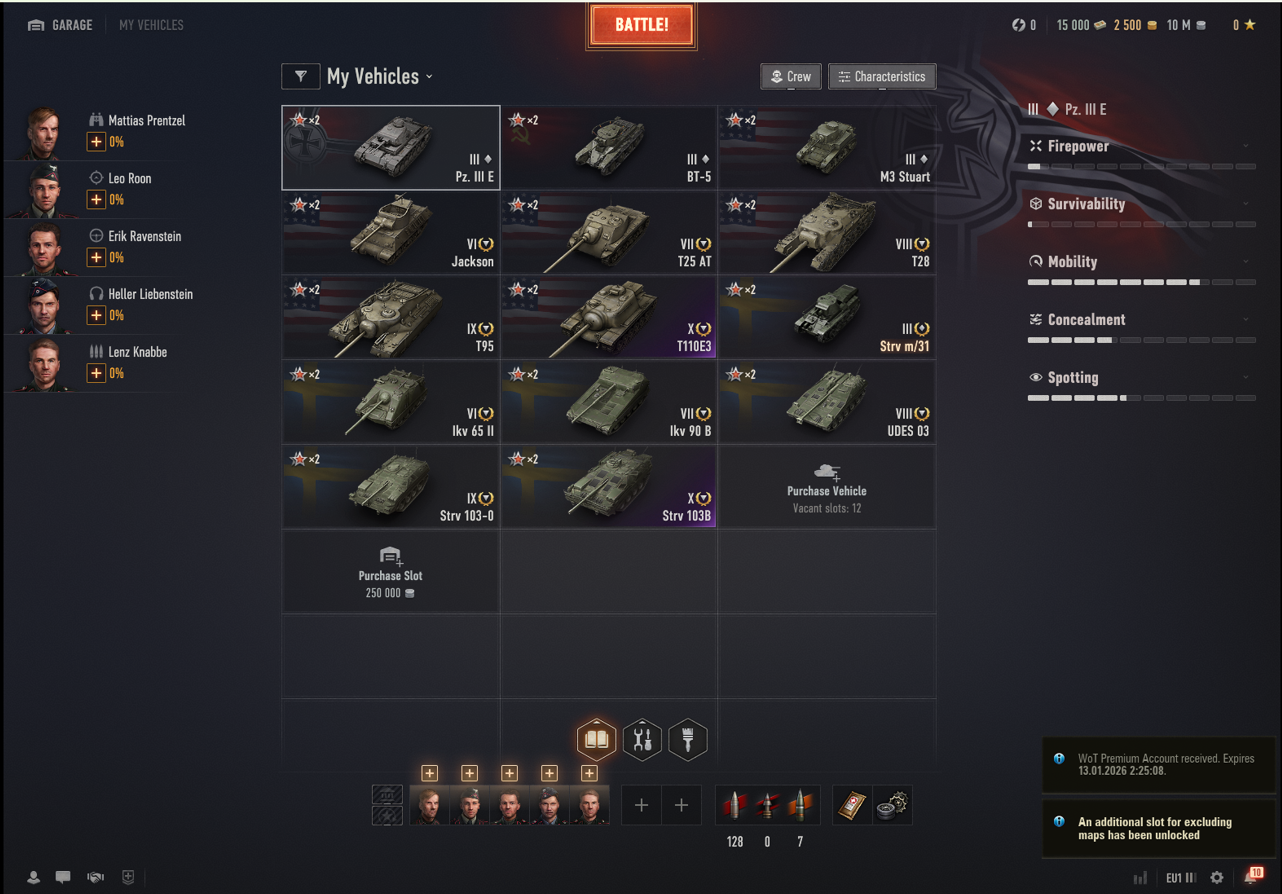Screen dimensions: 1282x894
Task: Open the My Vehicles dropdown
Action: tap(380, 77)
